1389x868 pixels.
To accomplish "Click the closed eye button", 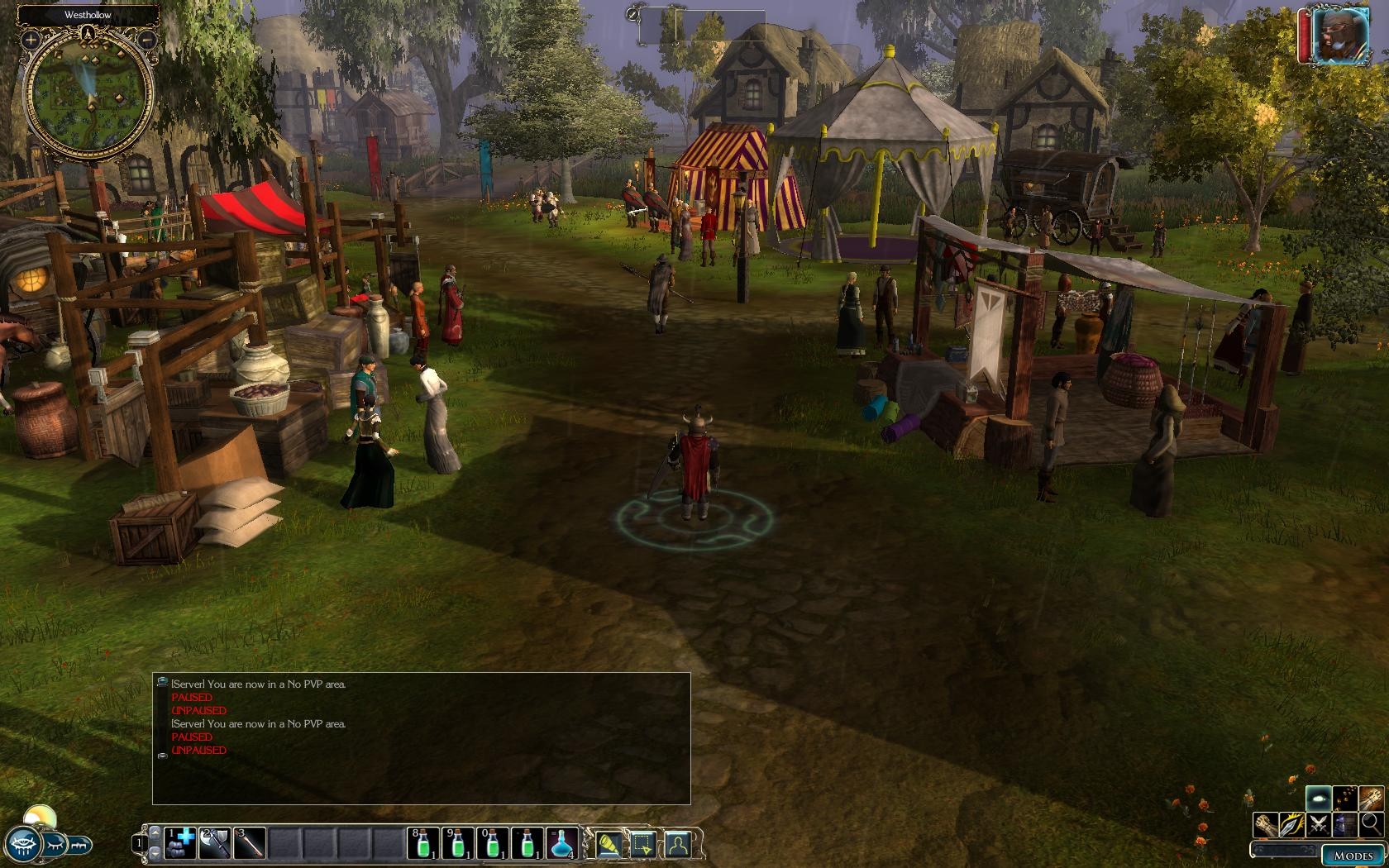I will coord(55,845).
